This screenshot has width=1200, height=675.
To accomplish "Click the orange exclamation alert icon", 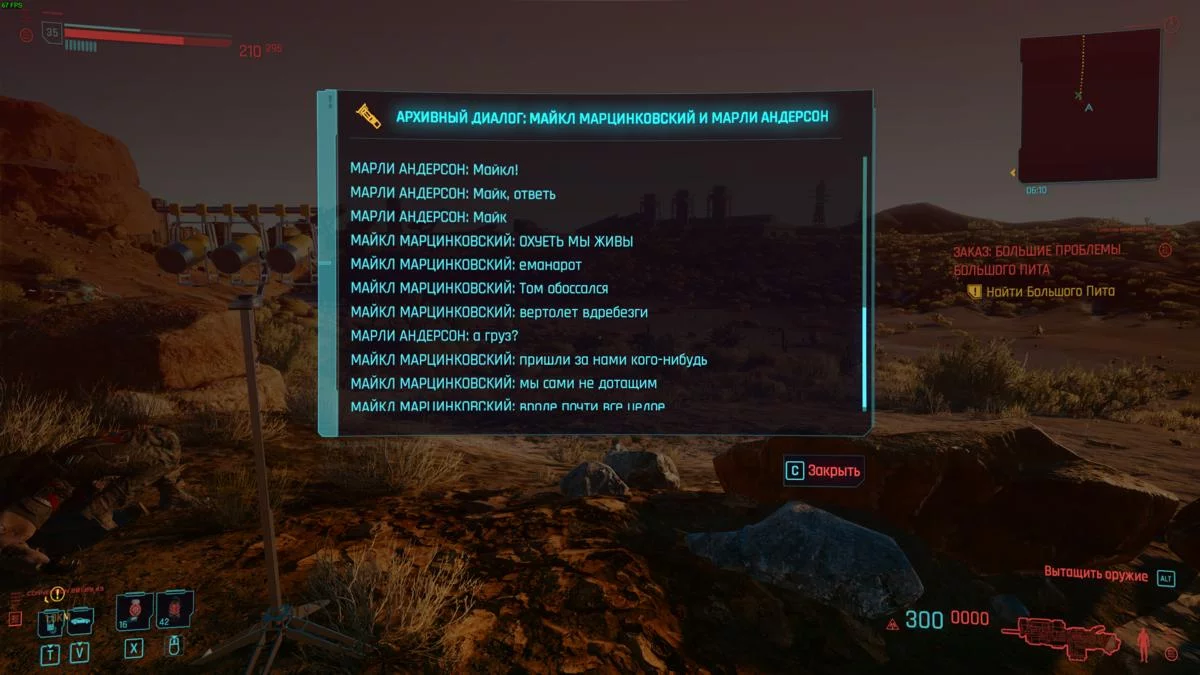I will click(x=58, y=594).
